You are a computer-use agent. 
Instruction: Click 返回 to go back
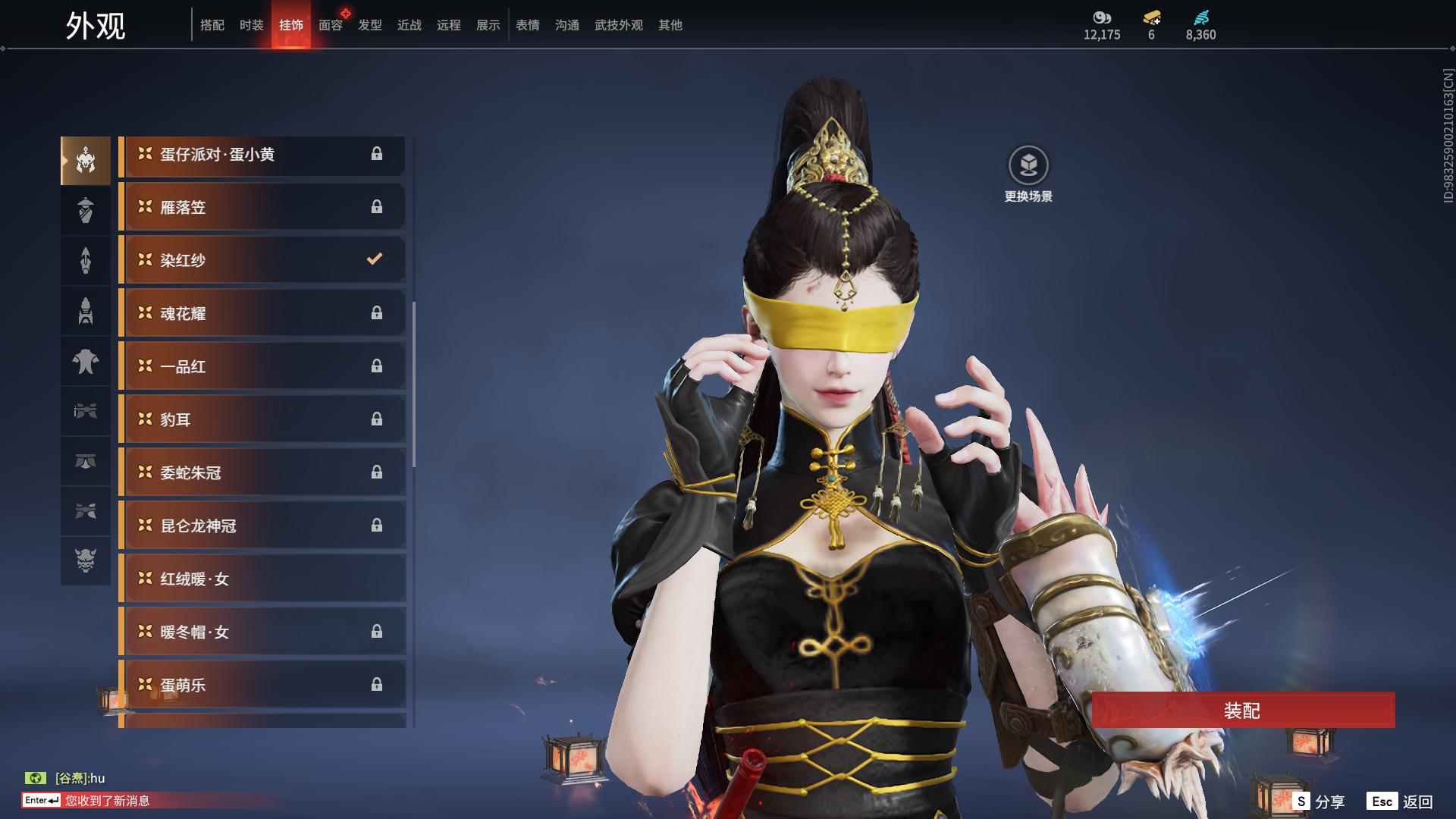coord(1401,801)
